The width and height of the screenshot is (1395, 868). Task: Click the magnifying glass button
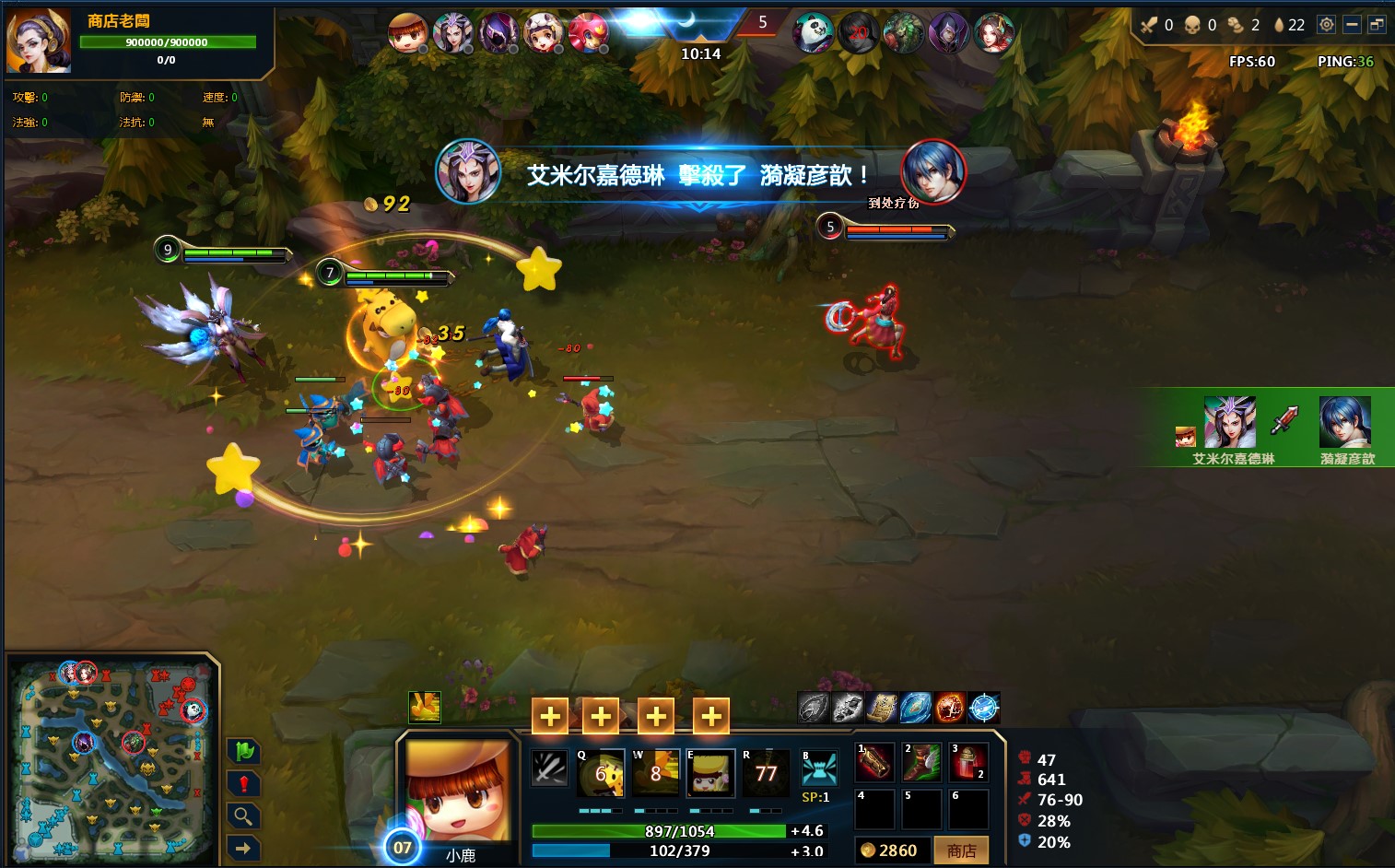tap(243, 816)
